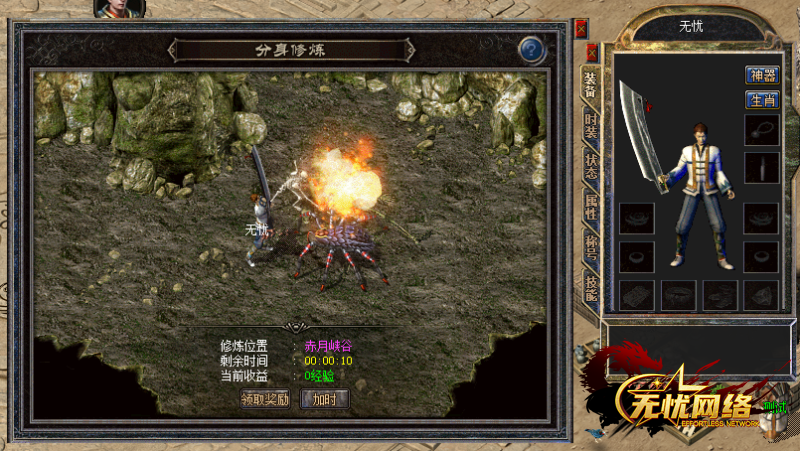This screenshot has width=800, height=451.
Task: Open the question mark help button
Action: [532, 49]
